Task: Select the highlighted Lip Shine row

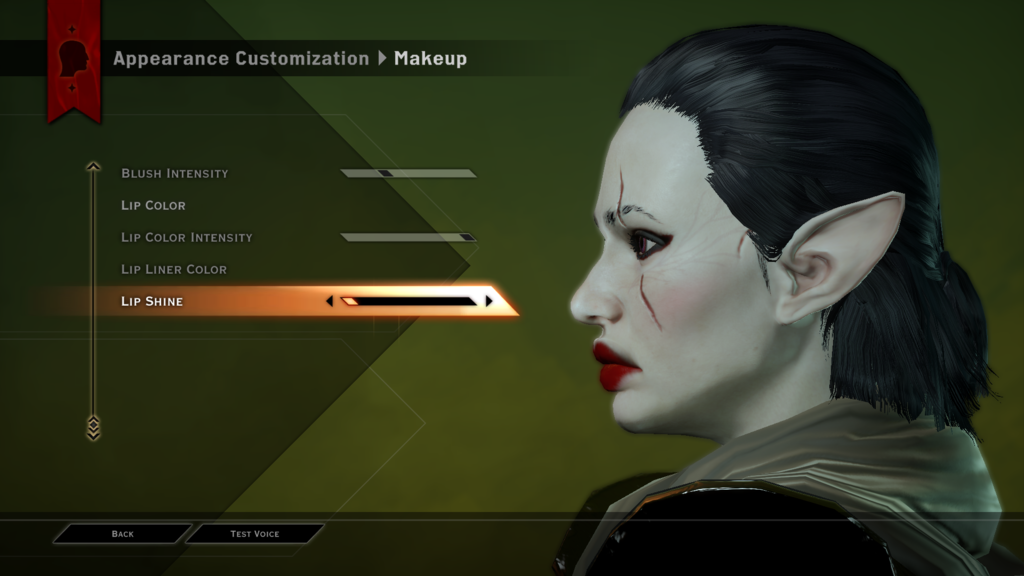Action: [152, 301]
